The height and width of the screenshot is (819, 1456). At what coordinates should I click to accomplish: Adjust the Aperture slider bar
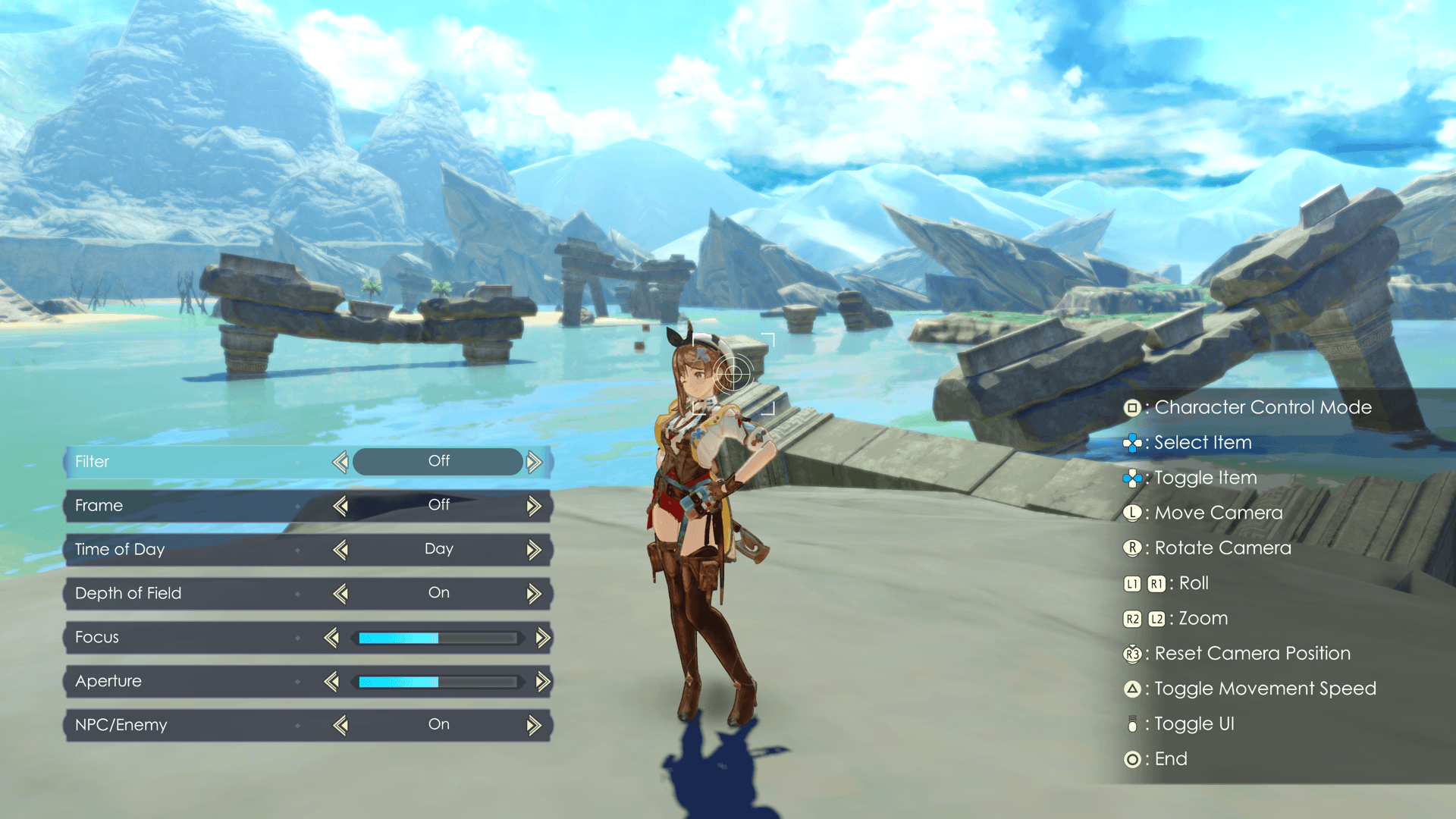pos(438,682)
